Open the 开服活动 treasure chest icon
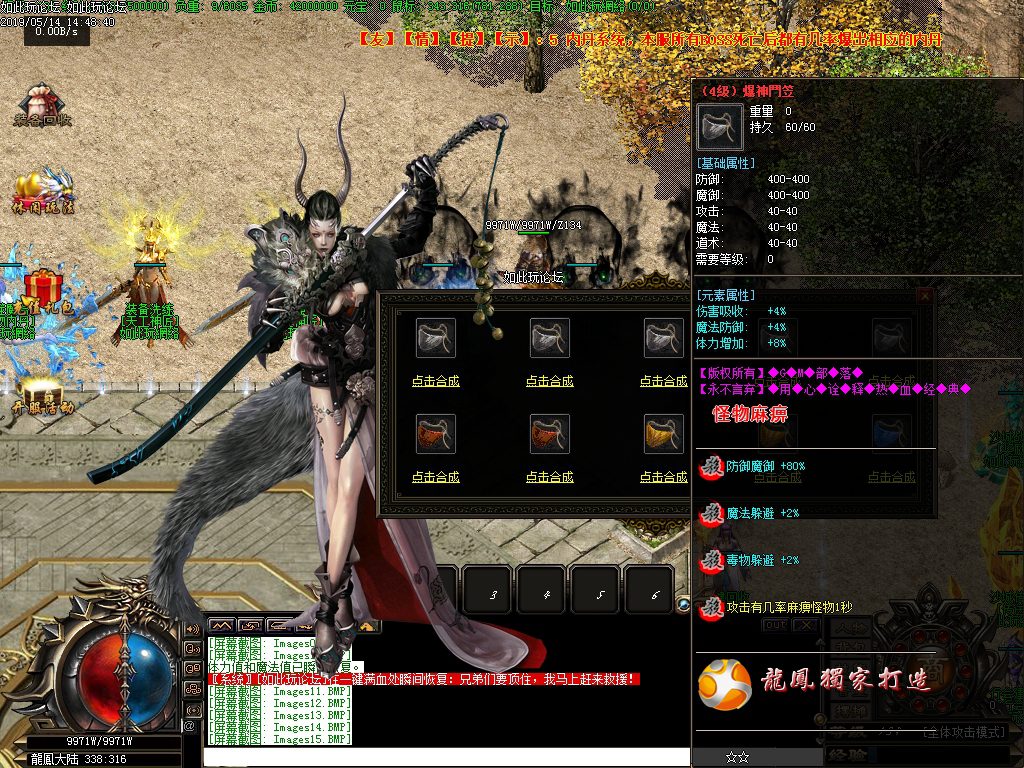The height and width of the screenshot is (768, 1024). click(43, 394)
